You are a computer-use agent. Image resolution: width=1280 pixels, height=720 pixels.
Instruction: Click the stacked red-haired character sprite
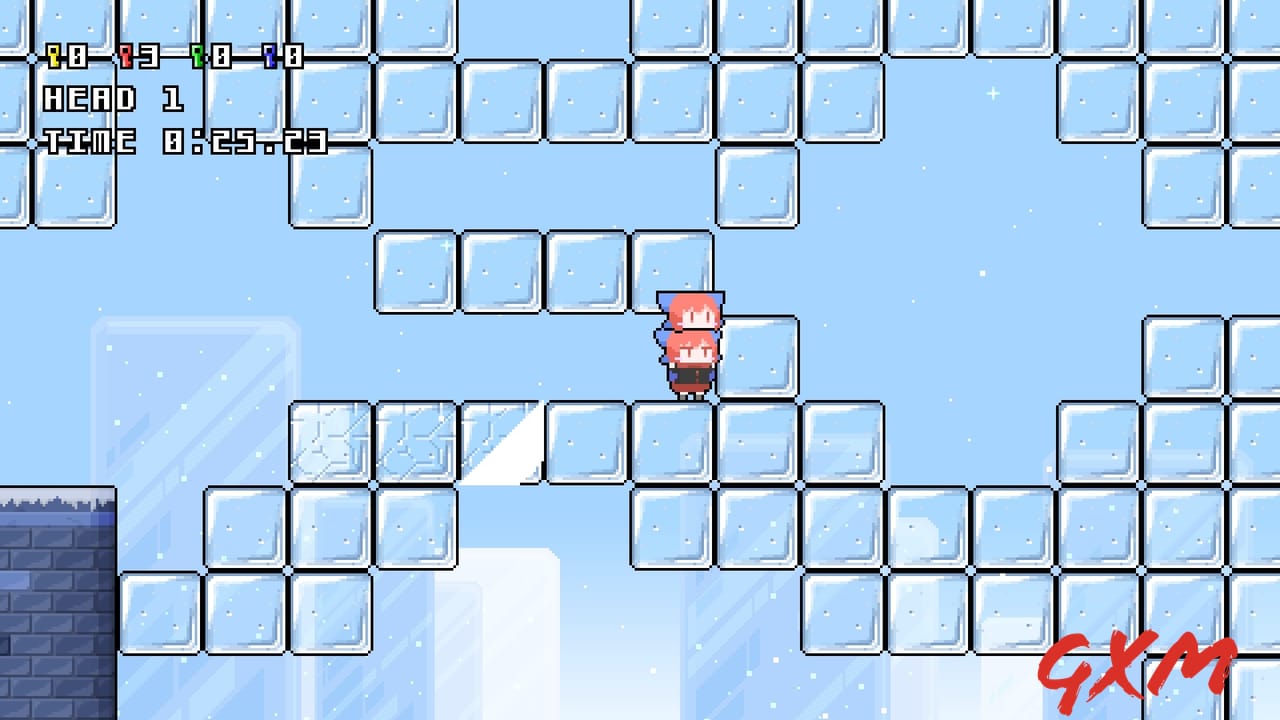[690, 345]
